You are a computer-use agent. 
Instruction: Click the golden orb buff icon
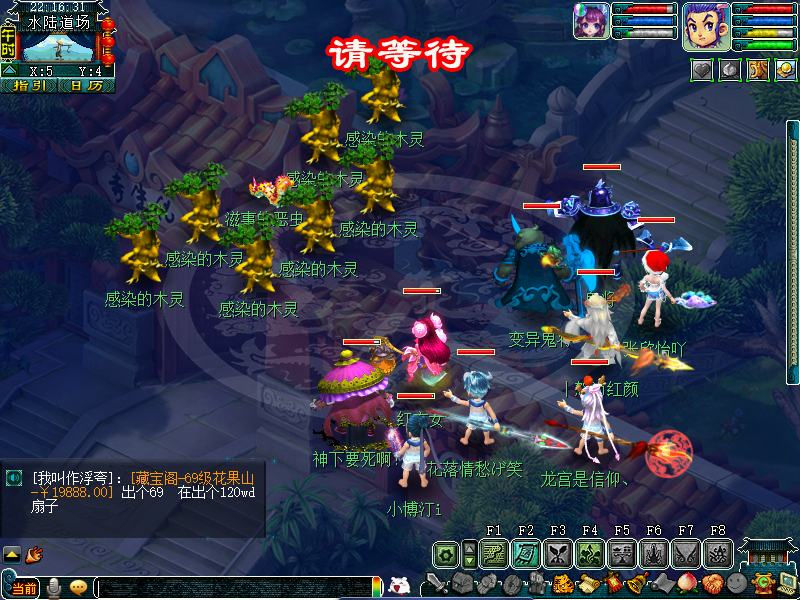(785, 70)
